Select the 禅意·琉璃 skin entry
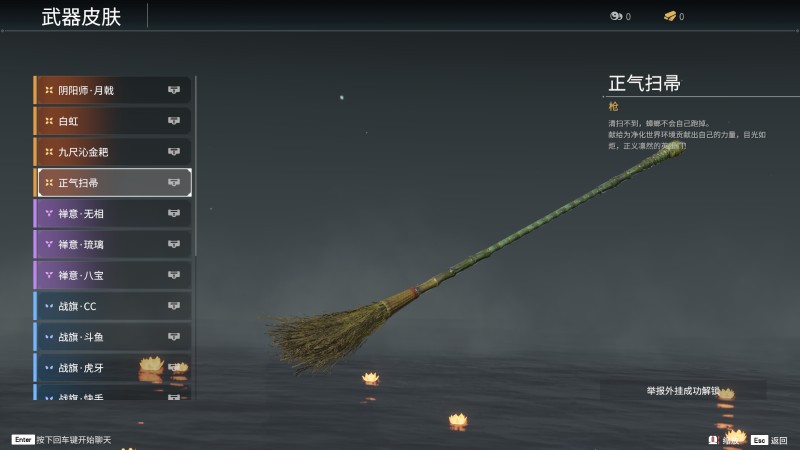The image size is (800, 450). (x=112, y=244)
